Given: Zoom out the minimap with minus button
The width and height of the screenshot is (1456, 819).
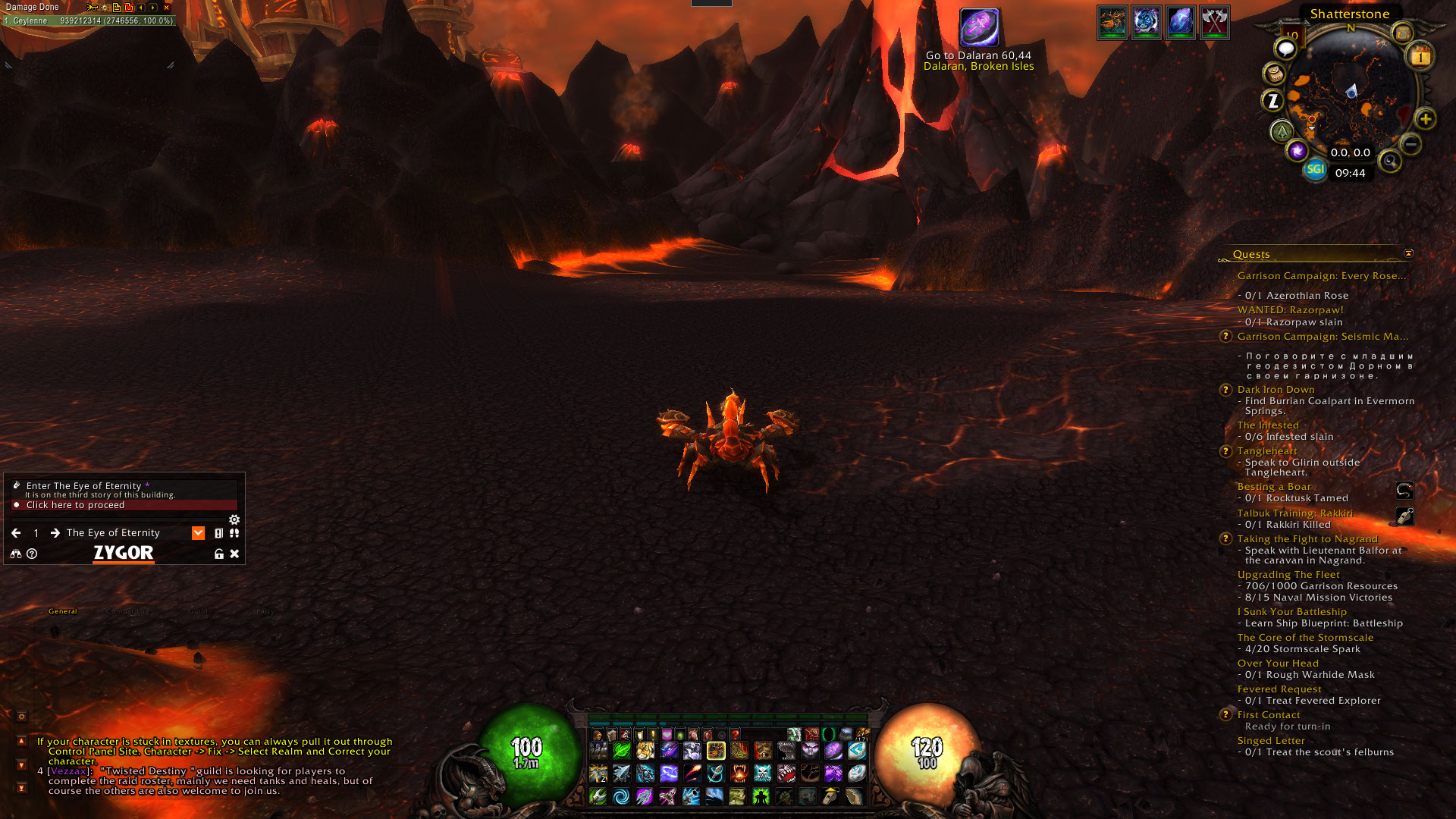Looking at the screenshot, I should (1410, 143).
